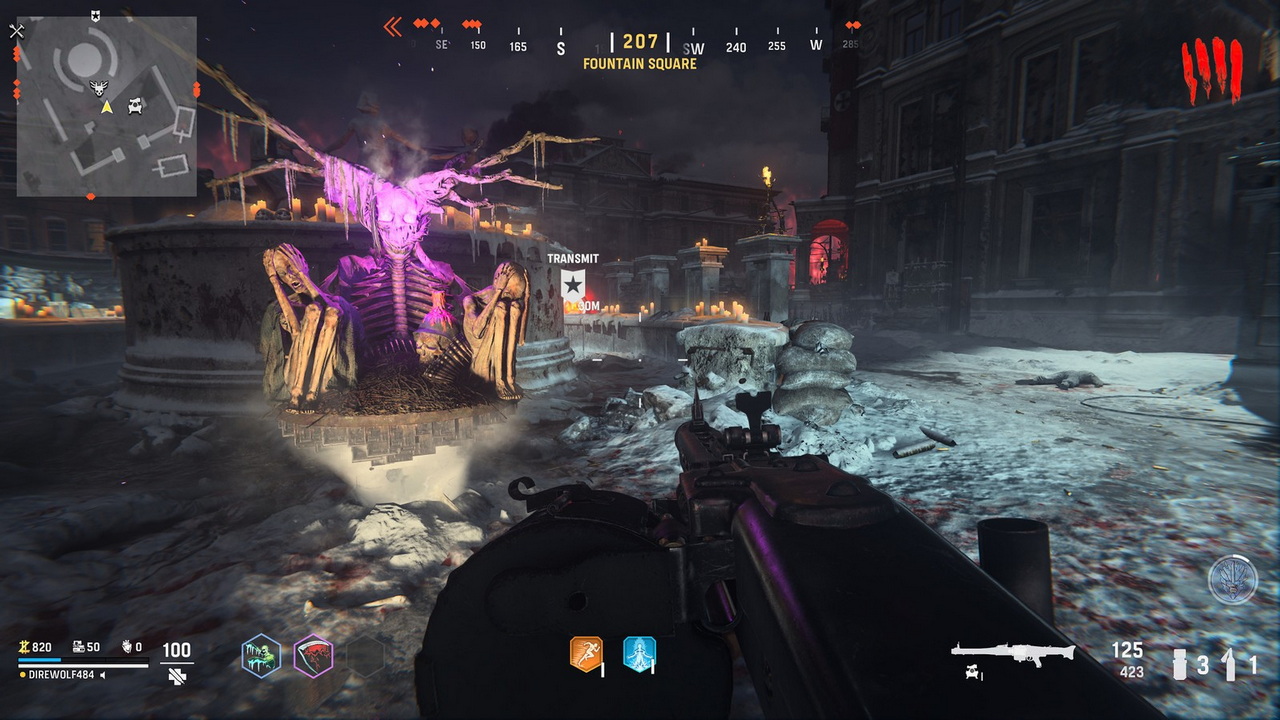
Task: Select the red scythe covenant hexagon
Action: pyautogui.click(x=313, y=656)
